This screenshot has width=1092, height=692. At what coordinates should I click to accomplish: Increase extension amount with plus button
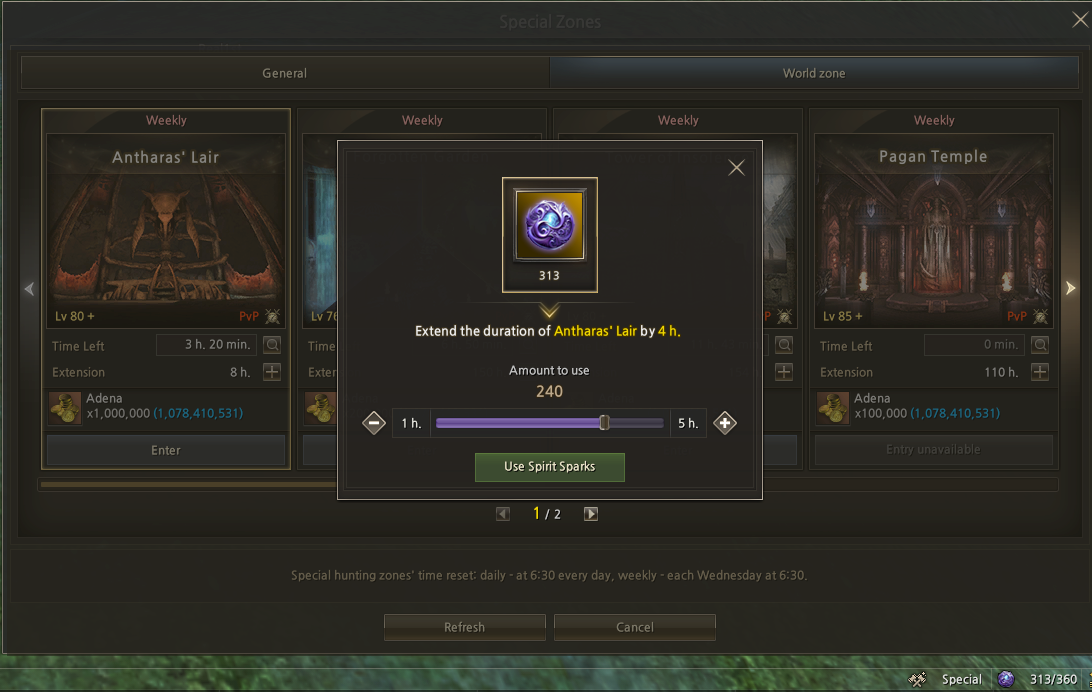coord(725,423)
